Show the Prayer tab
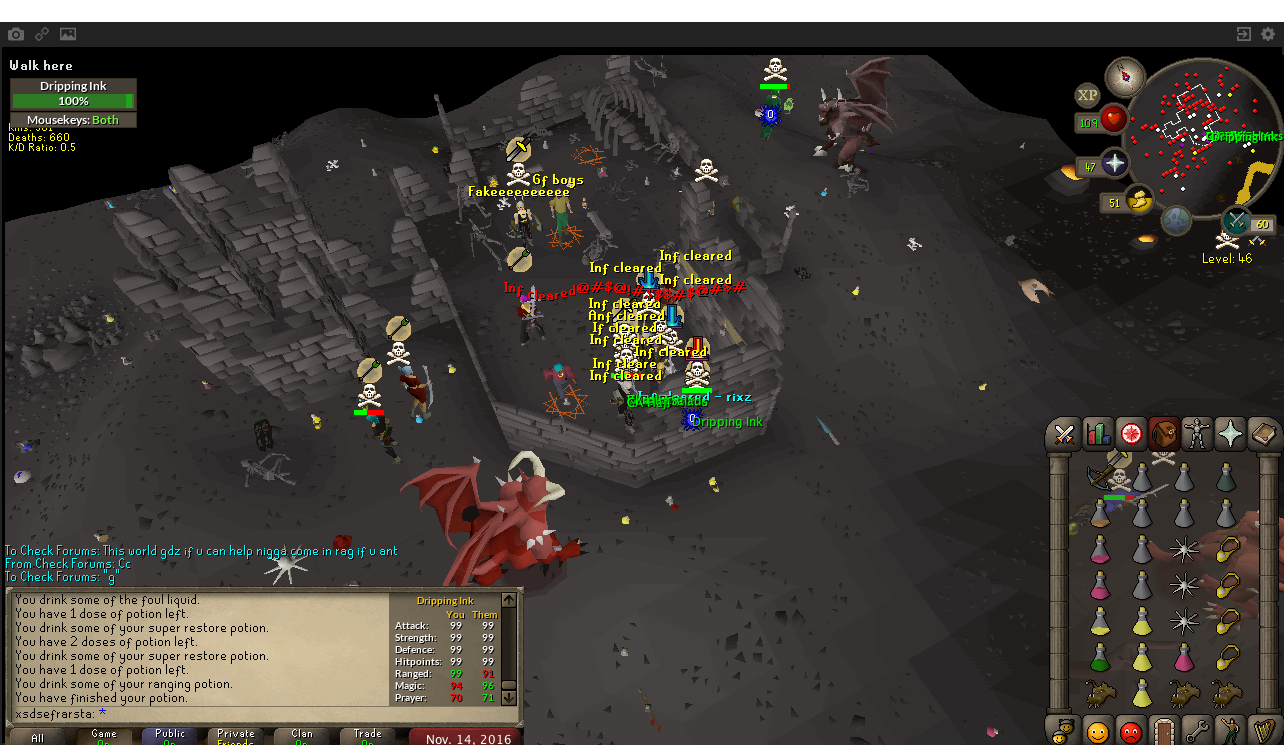 [x=1229, y=434]
